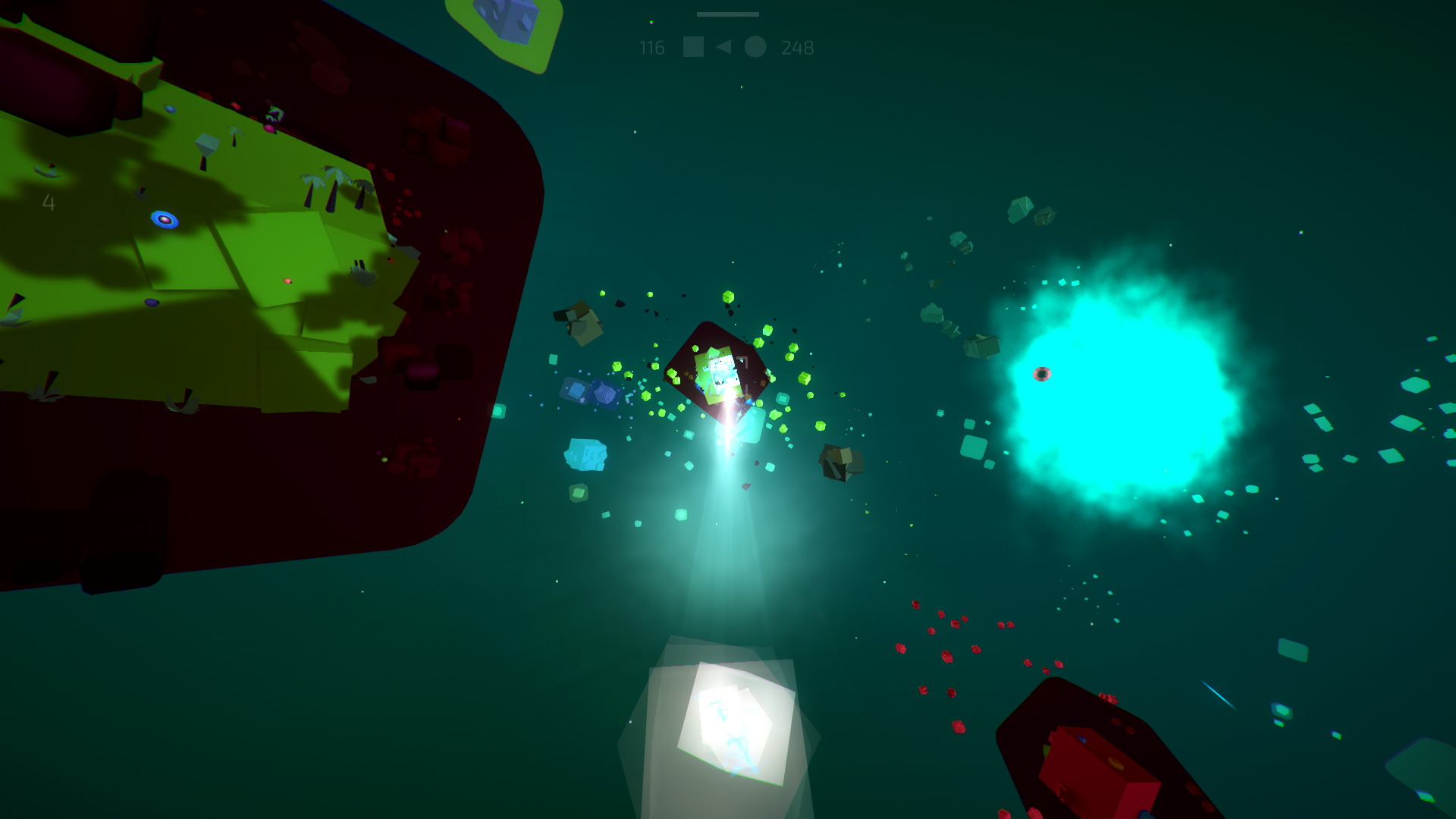Viewport: 1456px width, 819px height.
Task: Click the pink flower dot on the green terrain
Action: [x=287, y=281]
